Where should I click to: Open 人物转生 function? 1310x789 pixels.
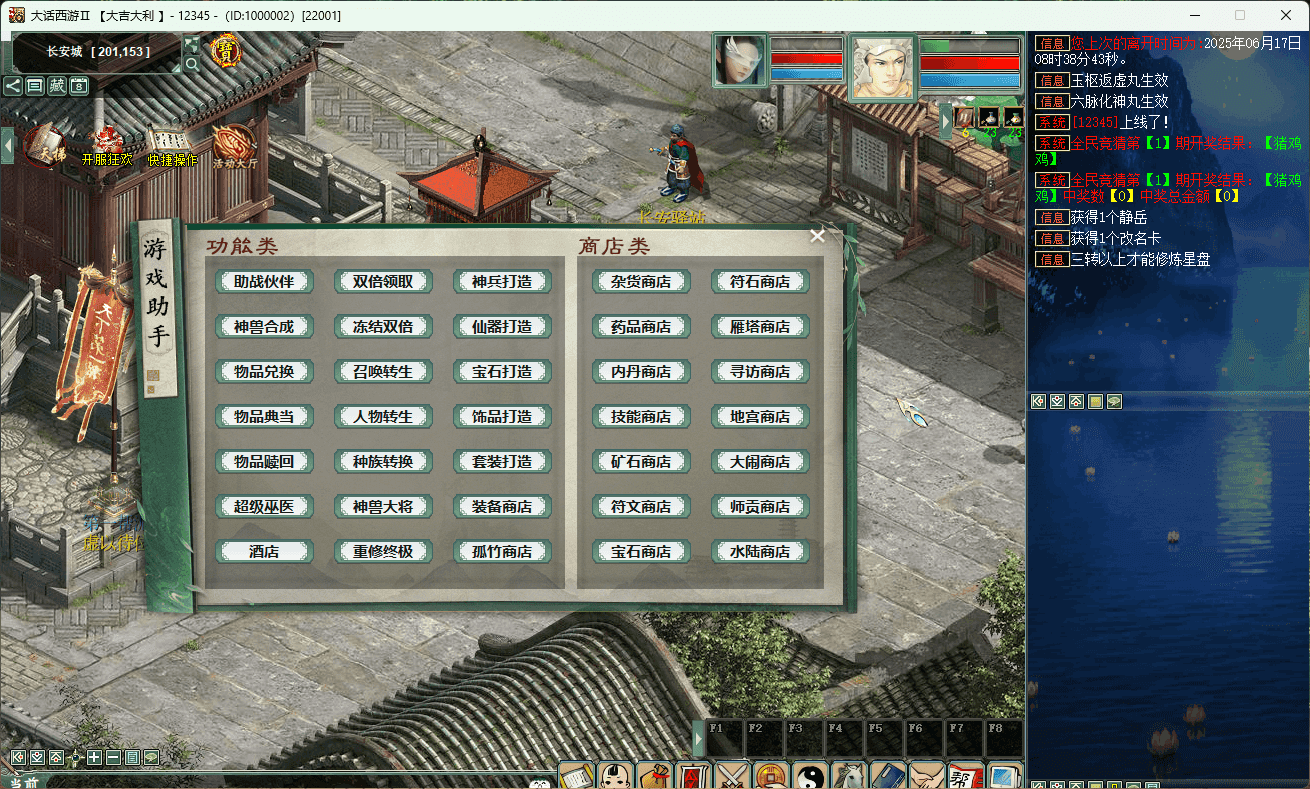click(x=383, y=417)
